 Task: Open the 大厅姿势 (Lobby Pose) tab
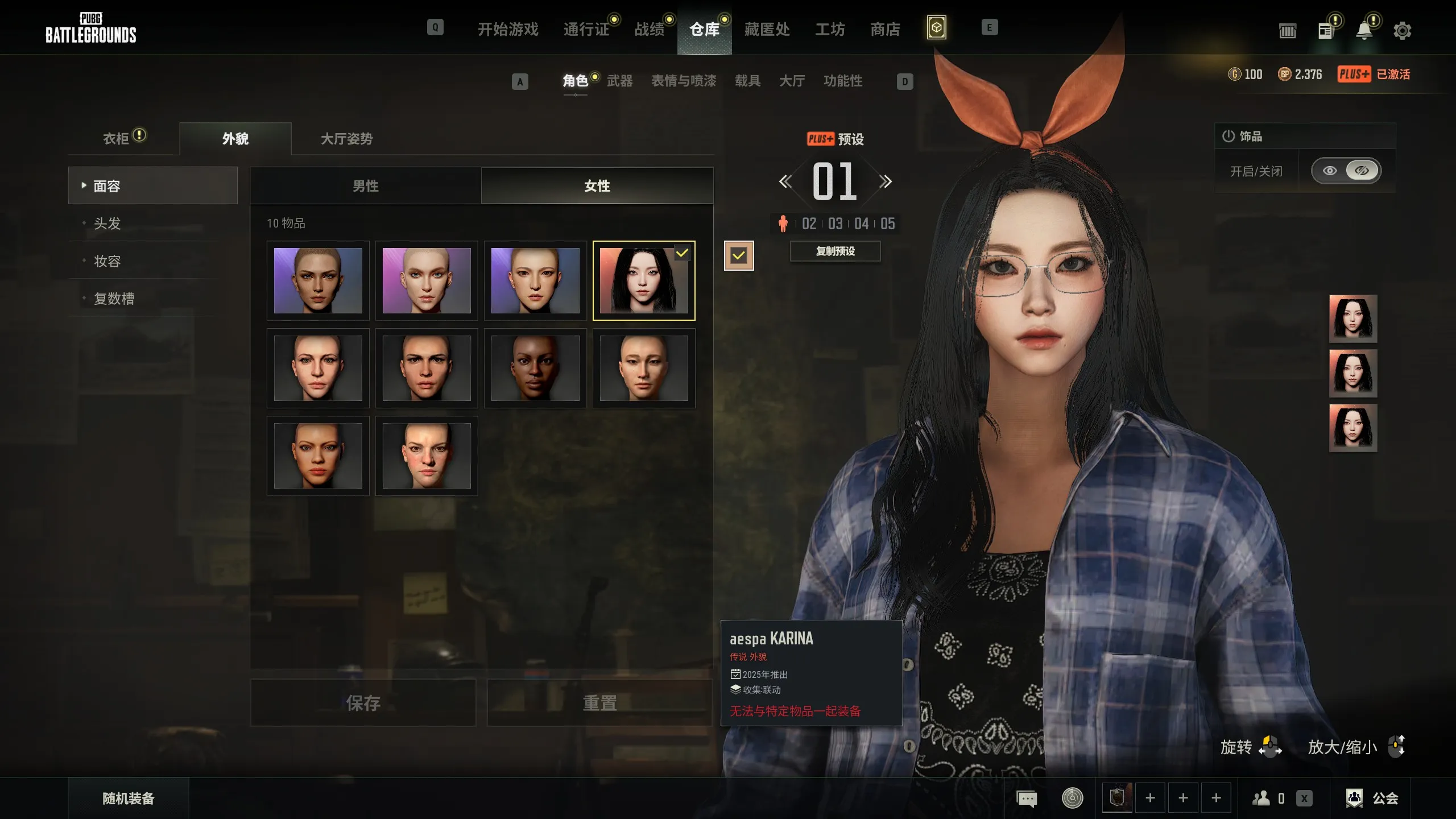coord(346,138)
